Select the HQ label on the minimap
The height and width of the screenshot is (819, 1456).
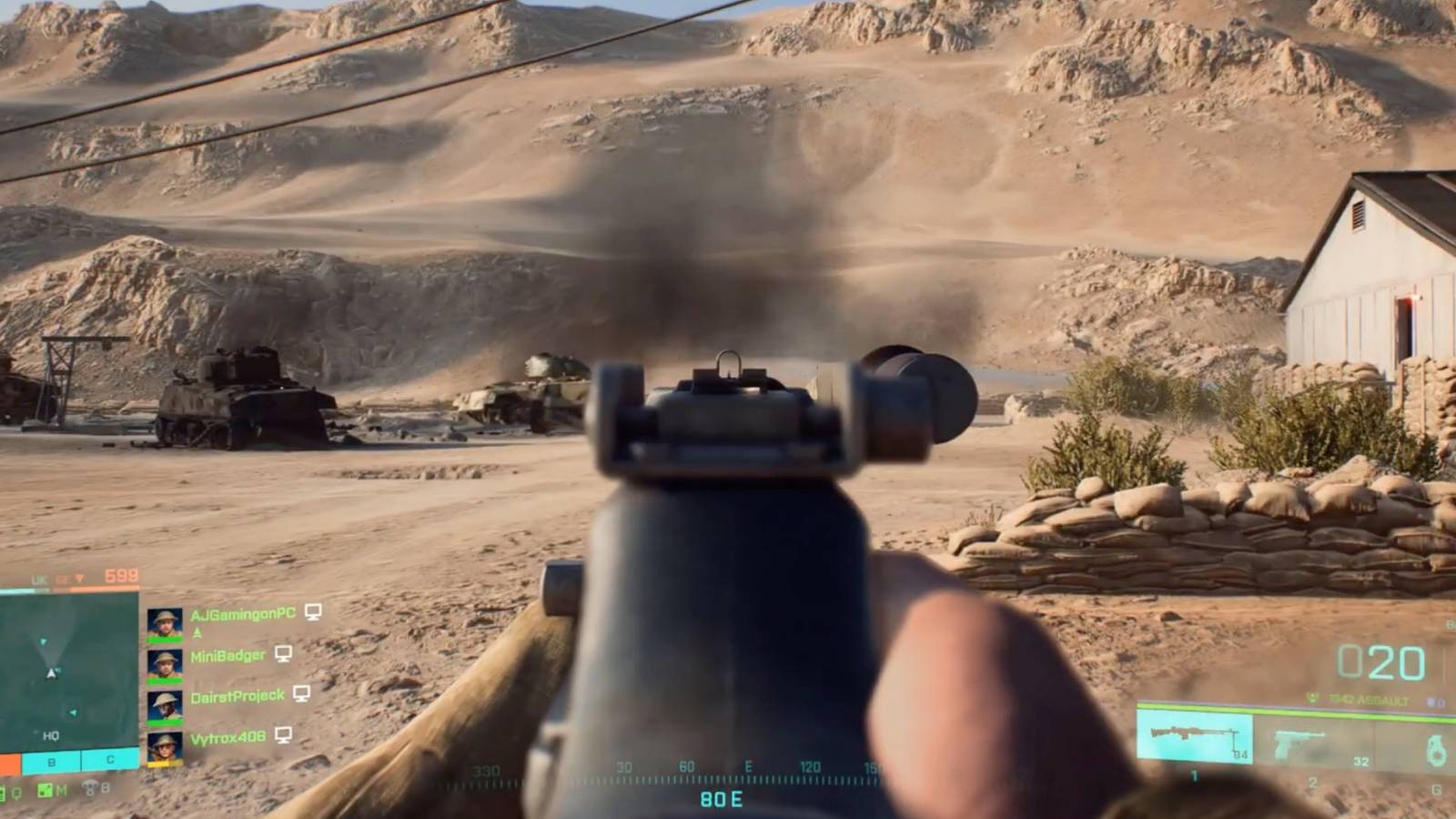point(50,735)
